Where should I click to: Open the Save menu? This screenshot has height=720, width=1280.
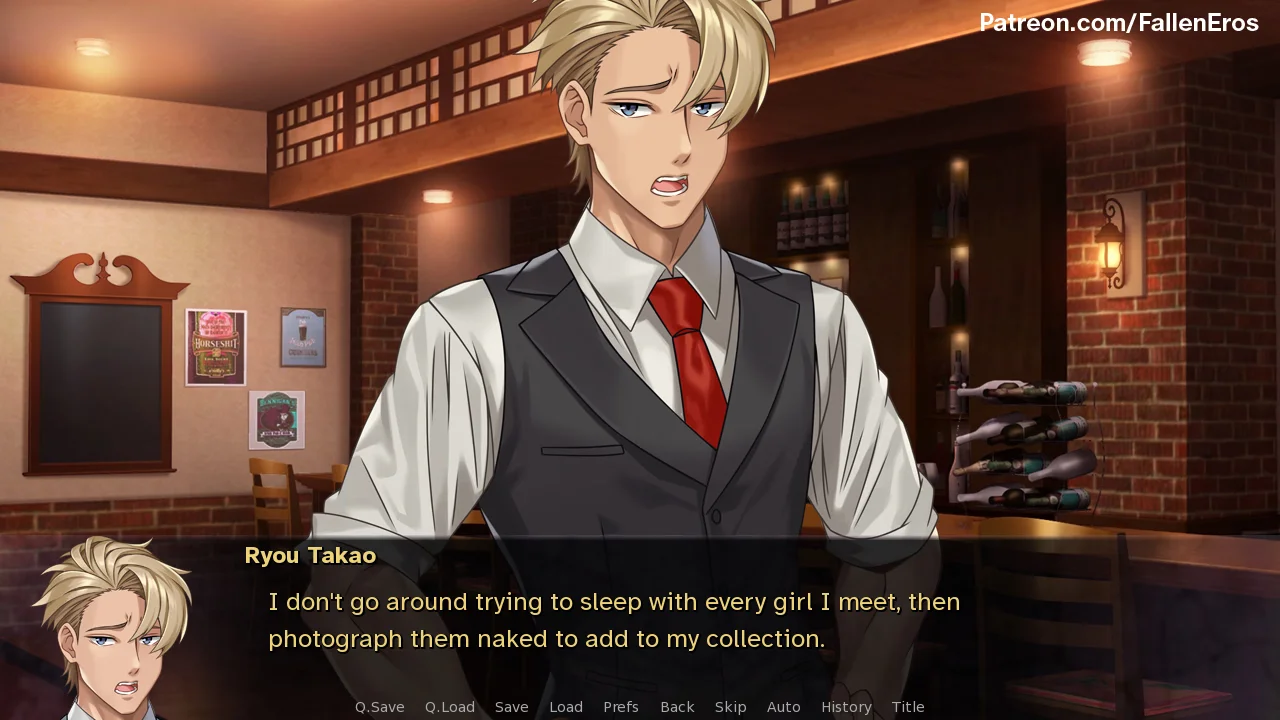click(511, 707)
